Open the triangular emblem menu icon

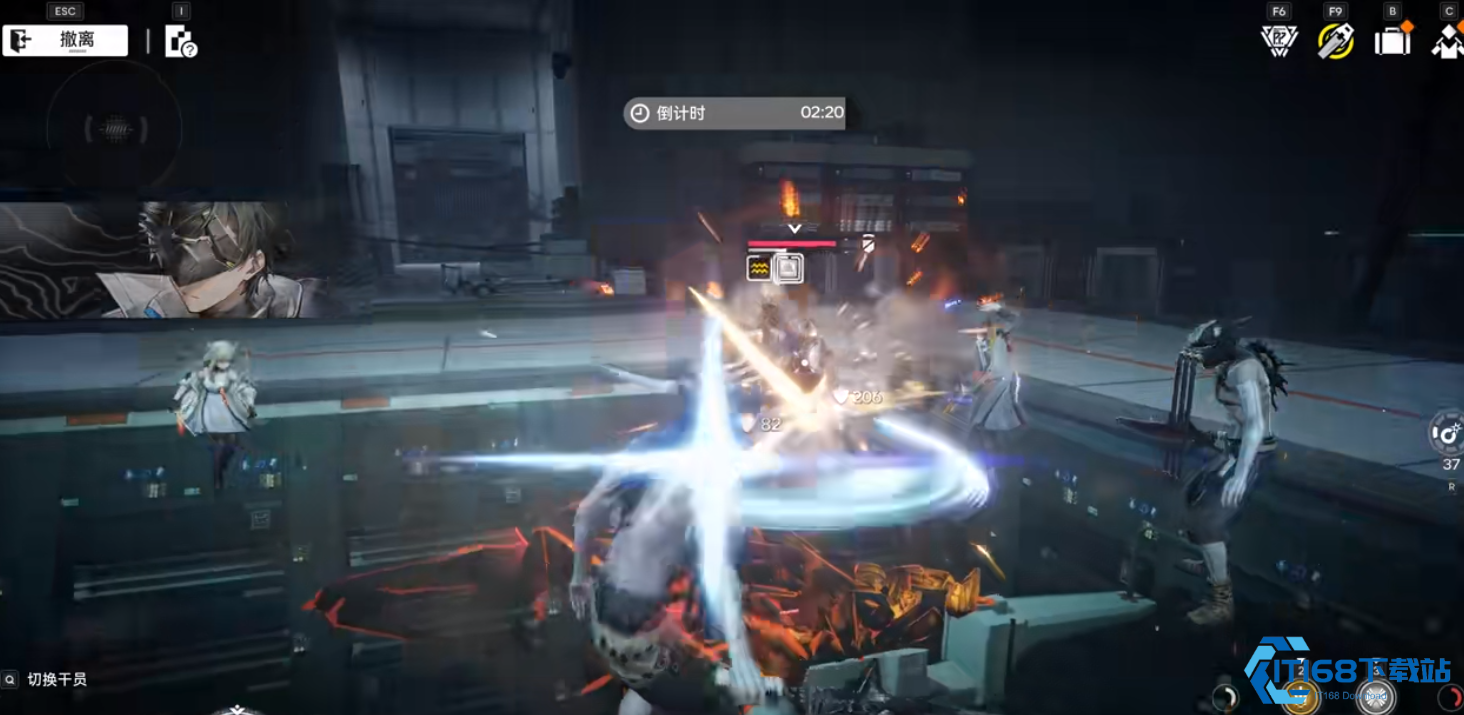pyautogui.click(x=1279, y=41)
